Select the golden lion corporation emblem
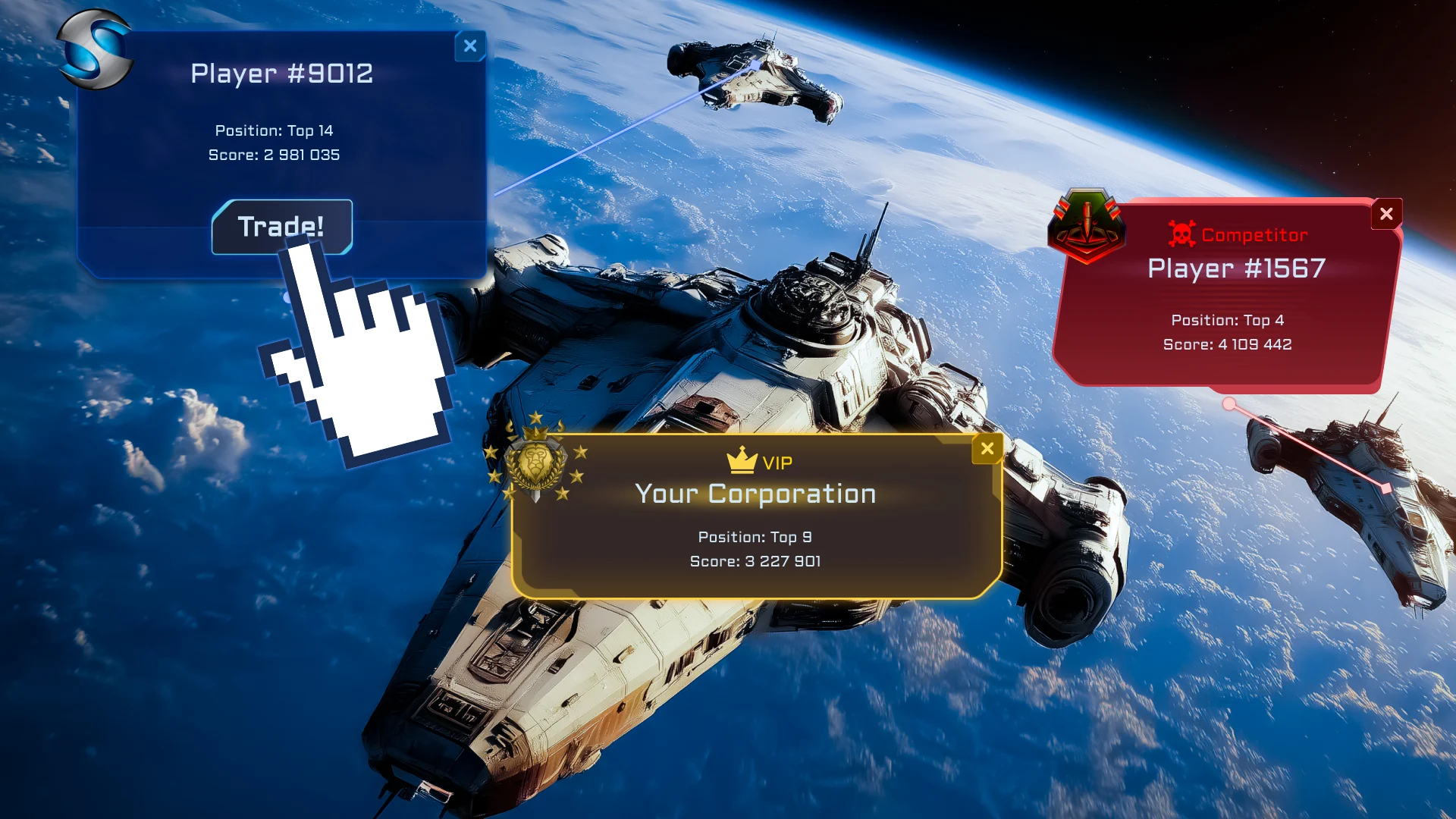 coord(536,460)
